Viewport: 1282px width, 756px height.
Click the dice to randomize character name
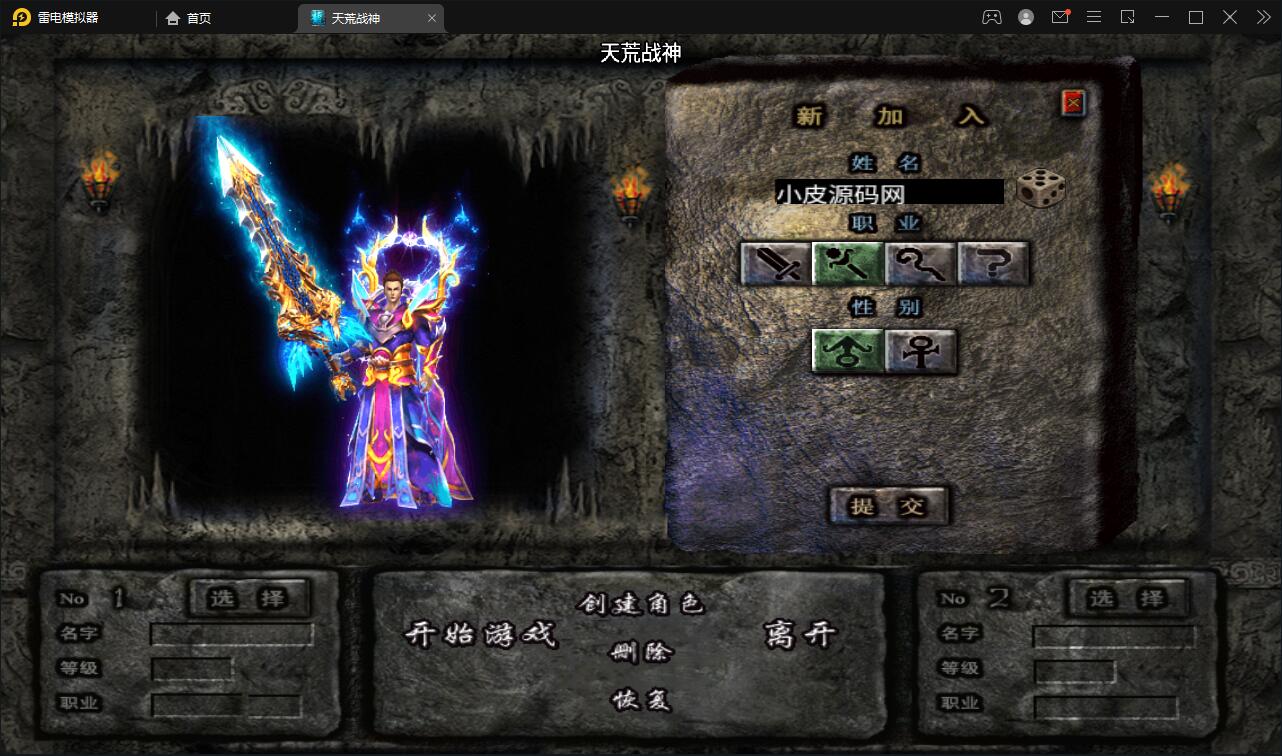click(x=1040, y=190)
